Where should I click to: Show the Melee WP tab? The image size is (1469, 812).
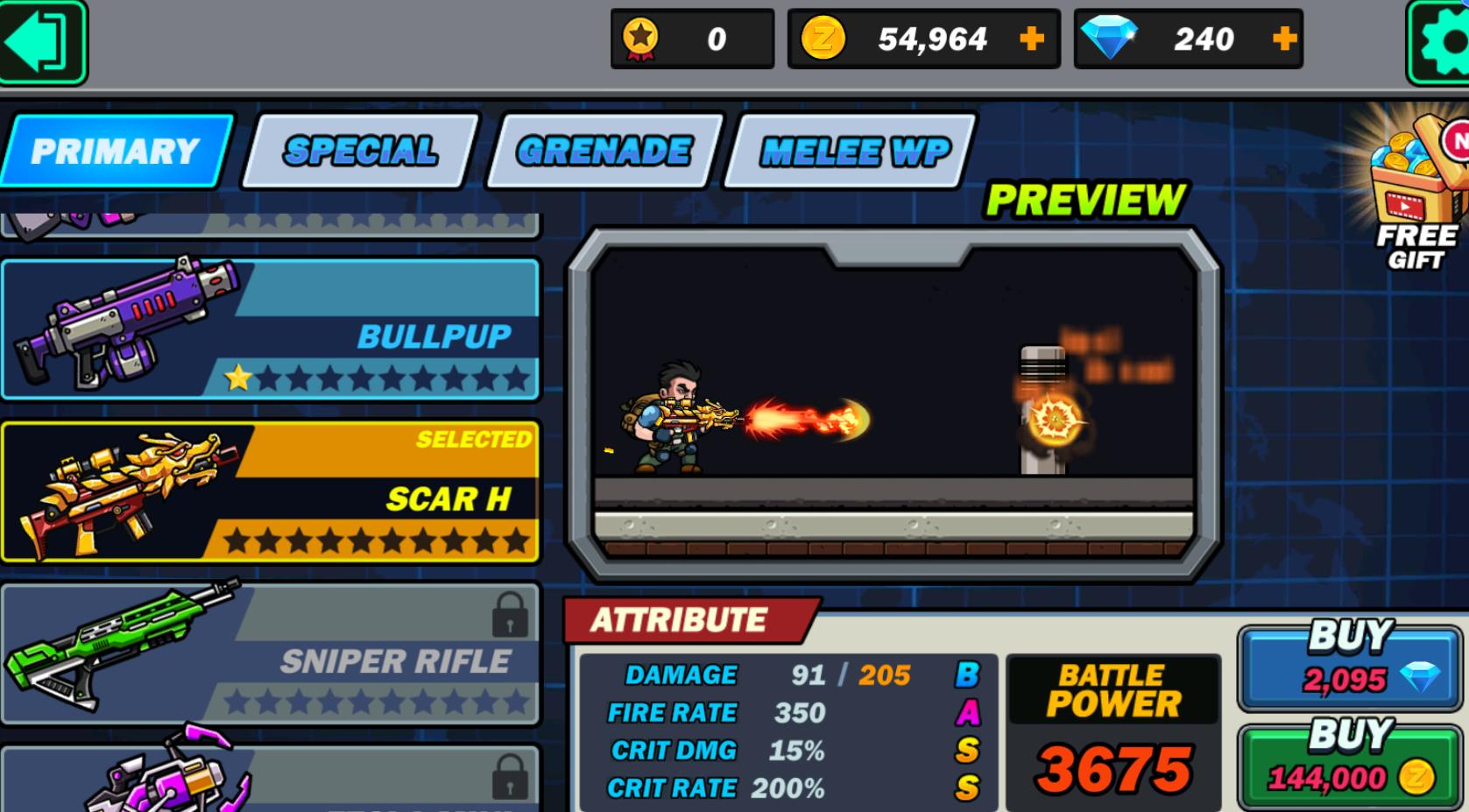[854, 152]
